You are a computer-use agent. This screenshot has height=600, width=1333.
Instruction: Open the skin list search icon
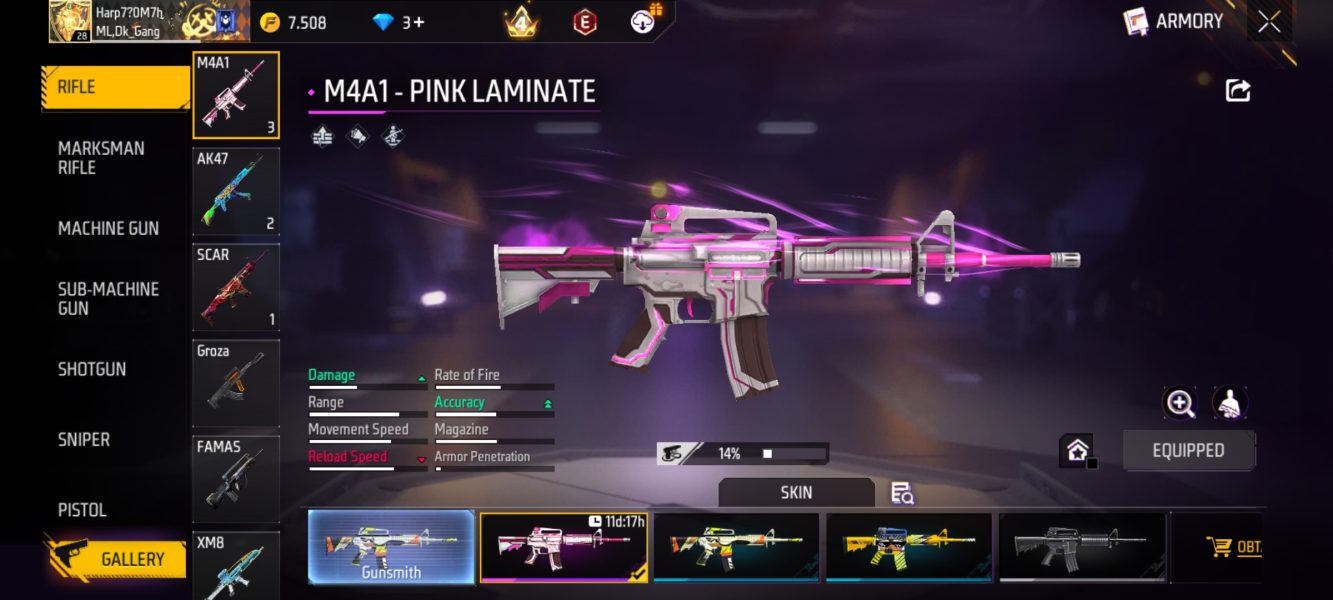click(902, 493)
